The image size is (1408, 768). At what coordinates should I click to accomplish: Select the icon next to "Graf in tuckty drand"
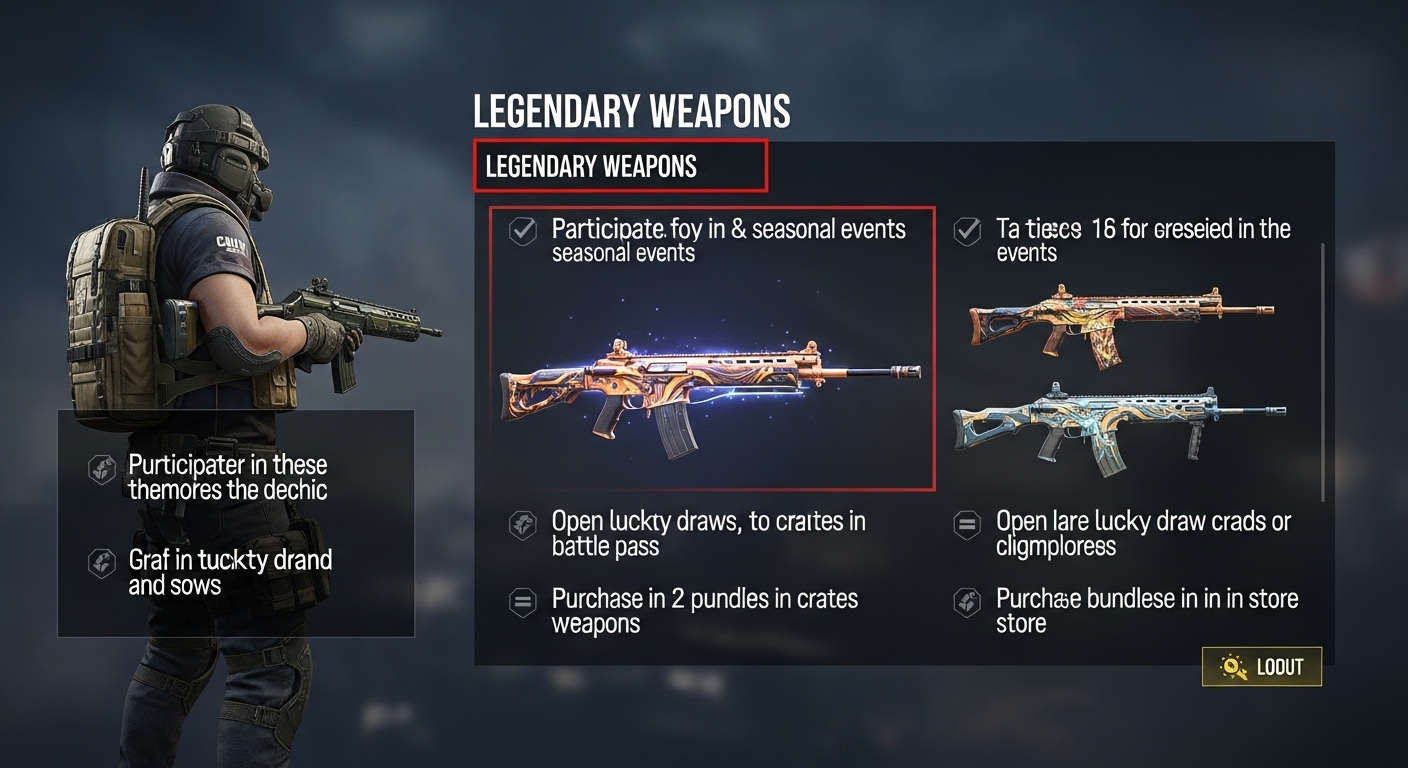[x=101, y=562]
